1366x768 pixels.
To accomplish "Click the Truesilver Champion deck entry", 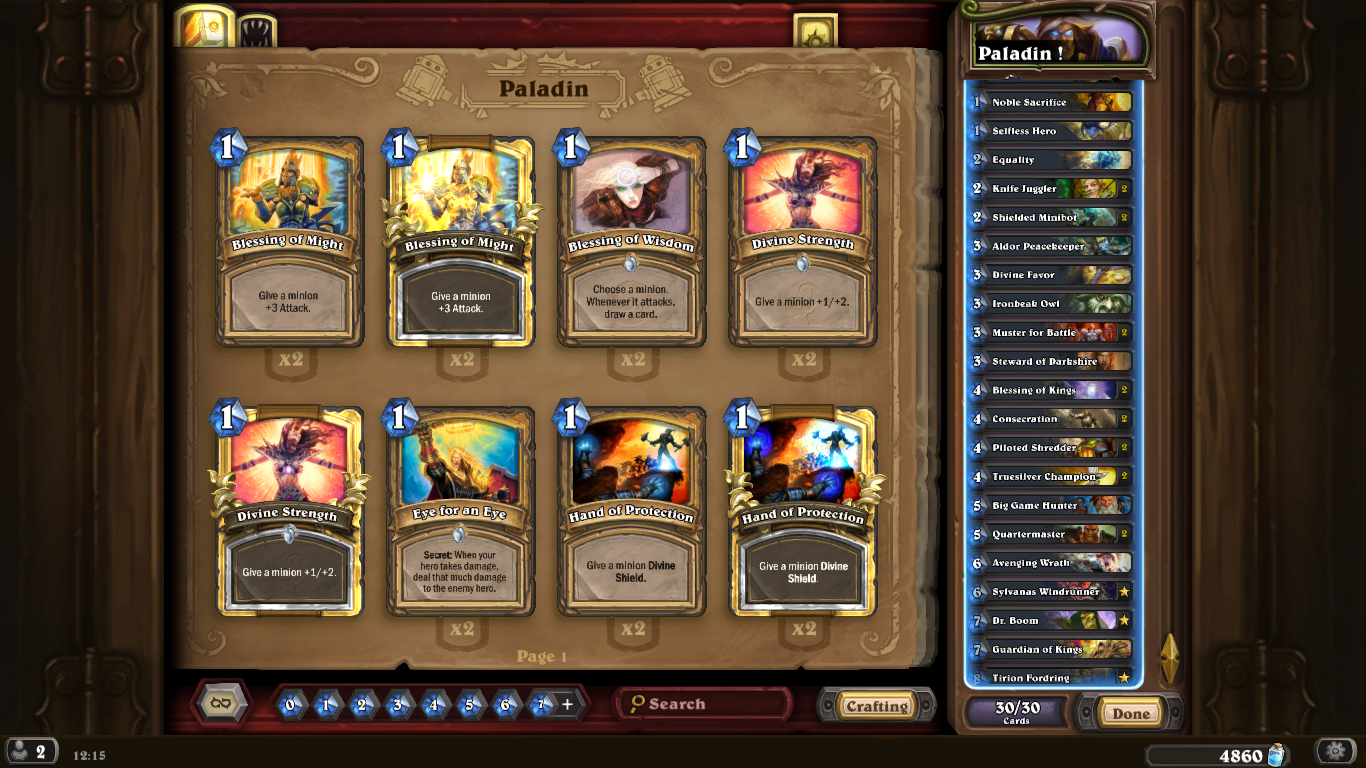I will (1052, 477).
